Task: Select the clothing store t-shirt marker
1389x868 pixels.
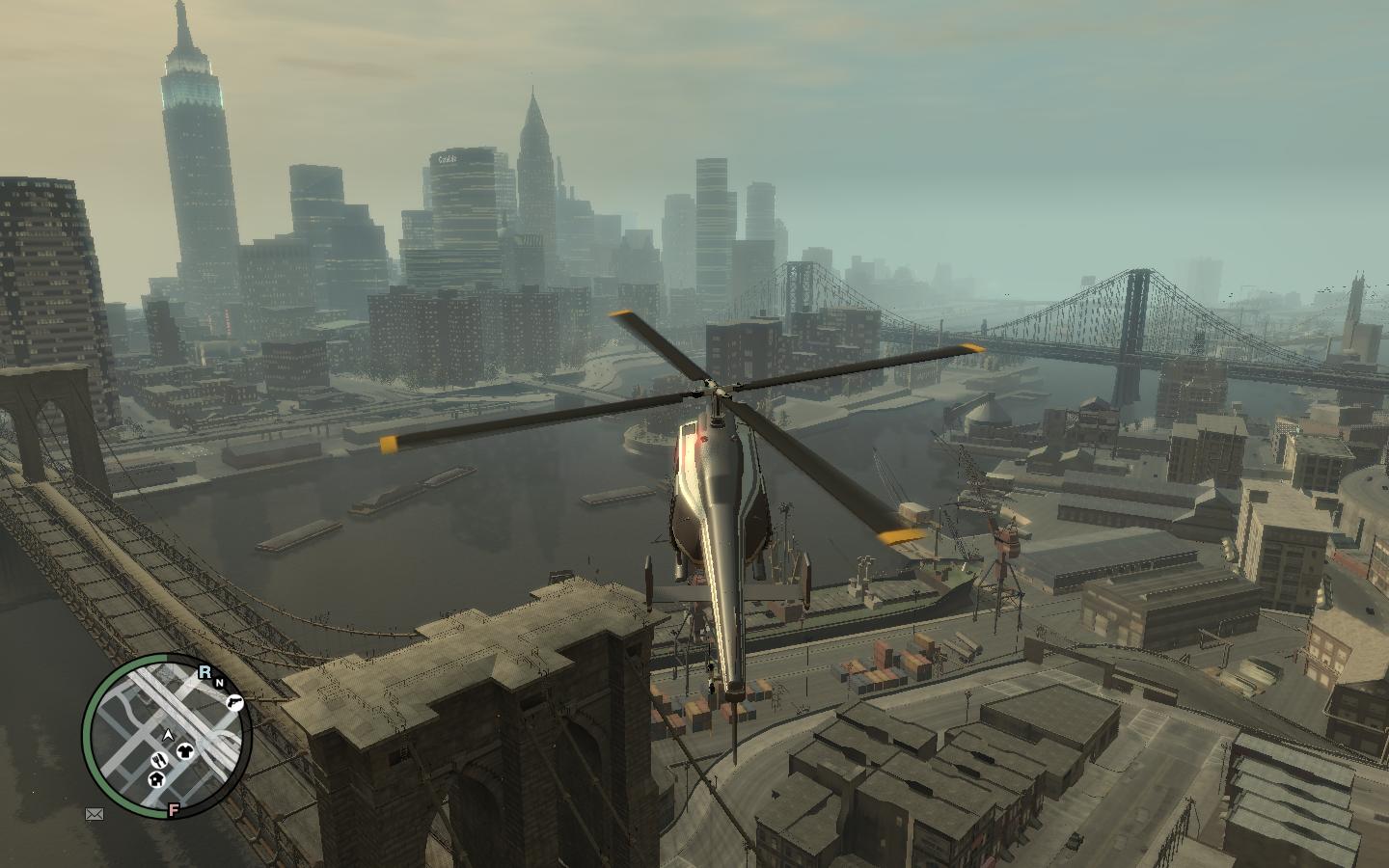Action: 185,752
